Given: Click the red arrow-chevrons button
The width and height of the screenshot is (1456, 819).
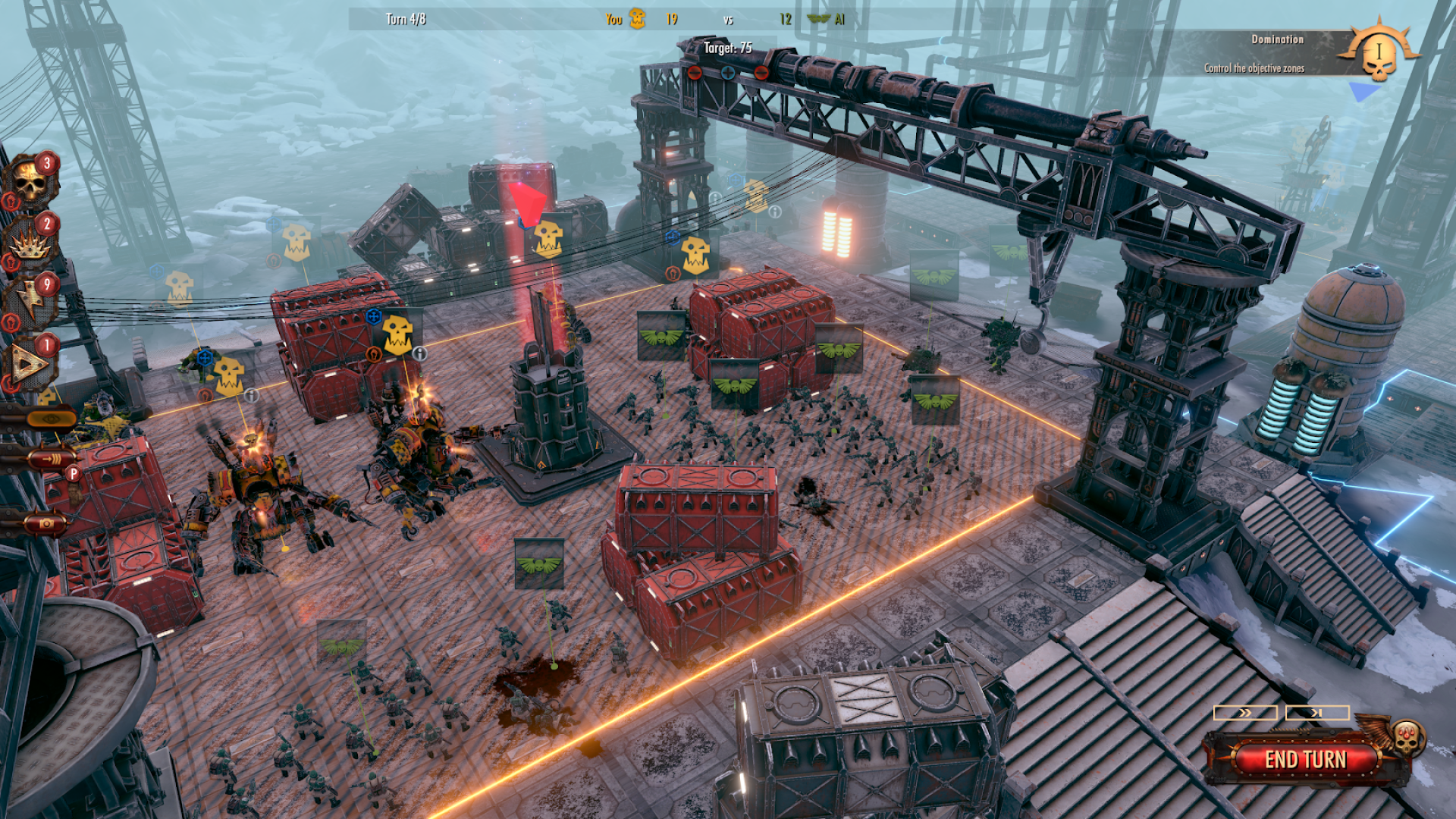Looking at the screenshot, I should coord(50,459).
